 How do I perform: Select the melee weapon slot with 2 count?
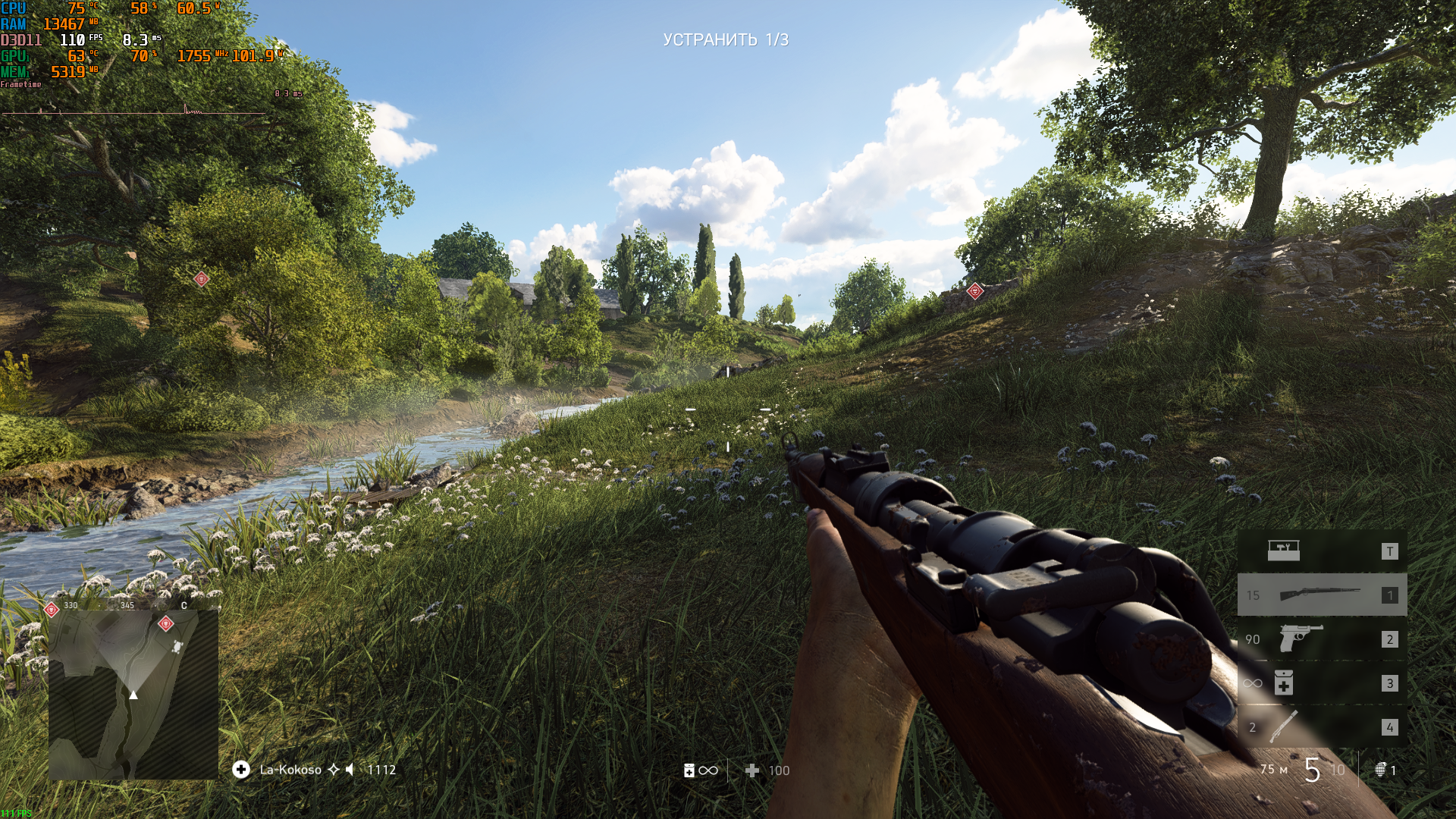point(1321,726)
